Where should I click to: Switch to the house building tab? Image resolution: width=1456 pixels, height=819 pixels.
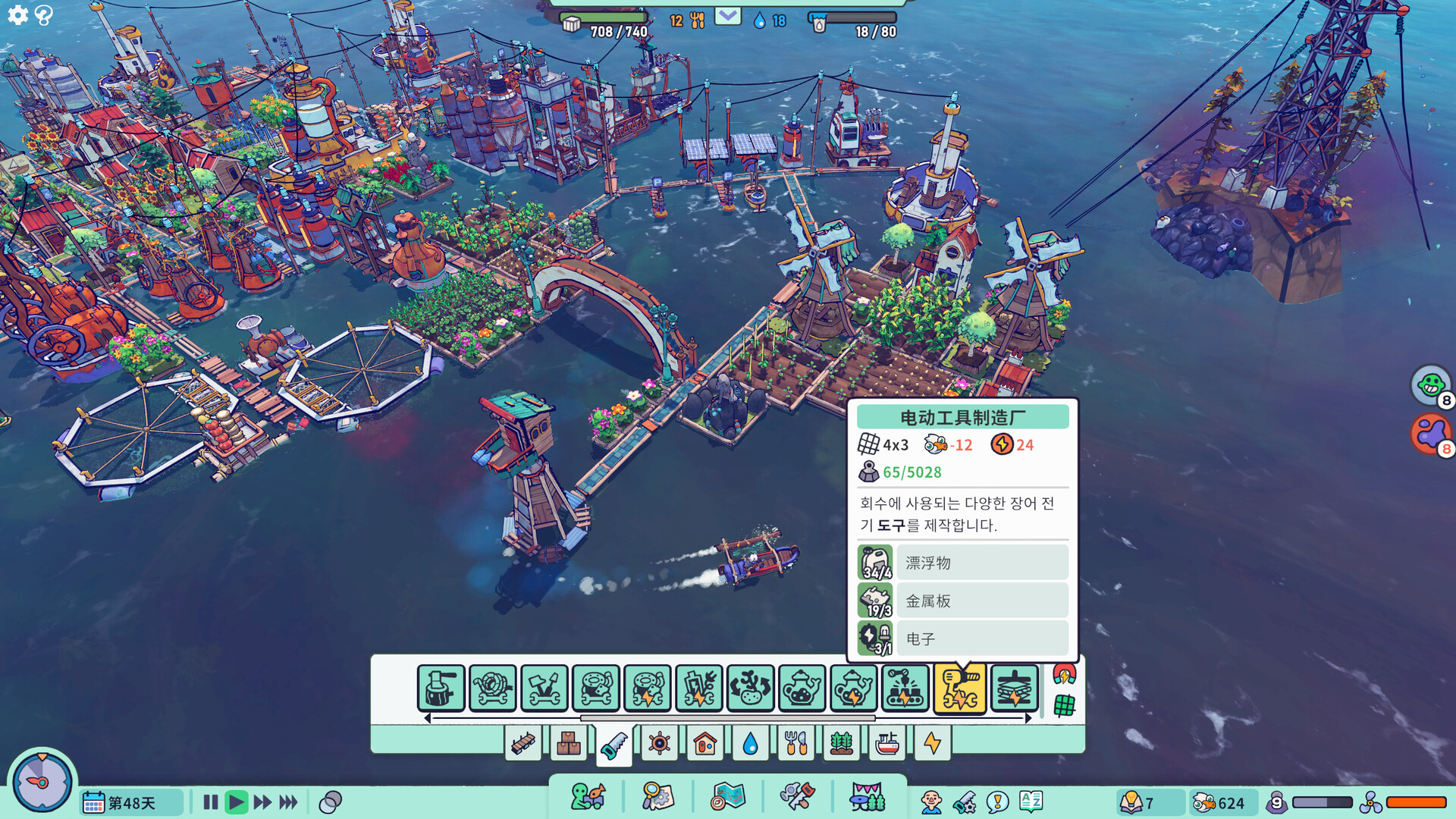704,744
